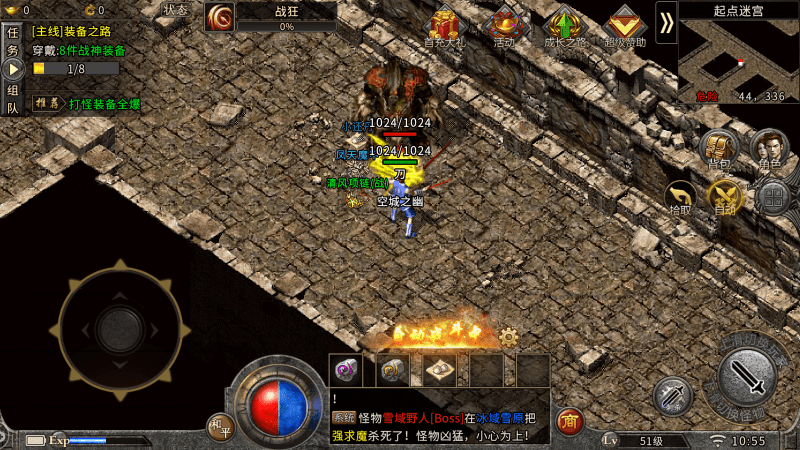
Task: Open the four-square grid menu button
Action: point(773,197)
